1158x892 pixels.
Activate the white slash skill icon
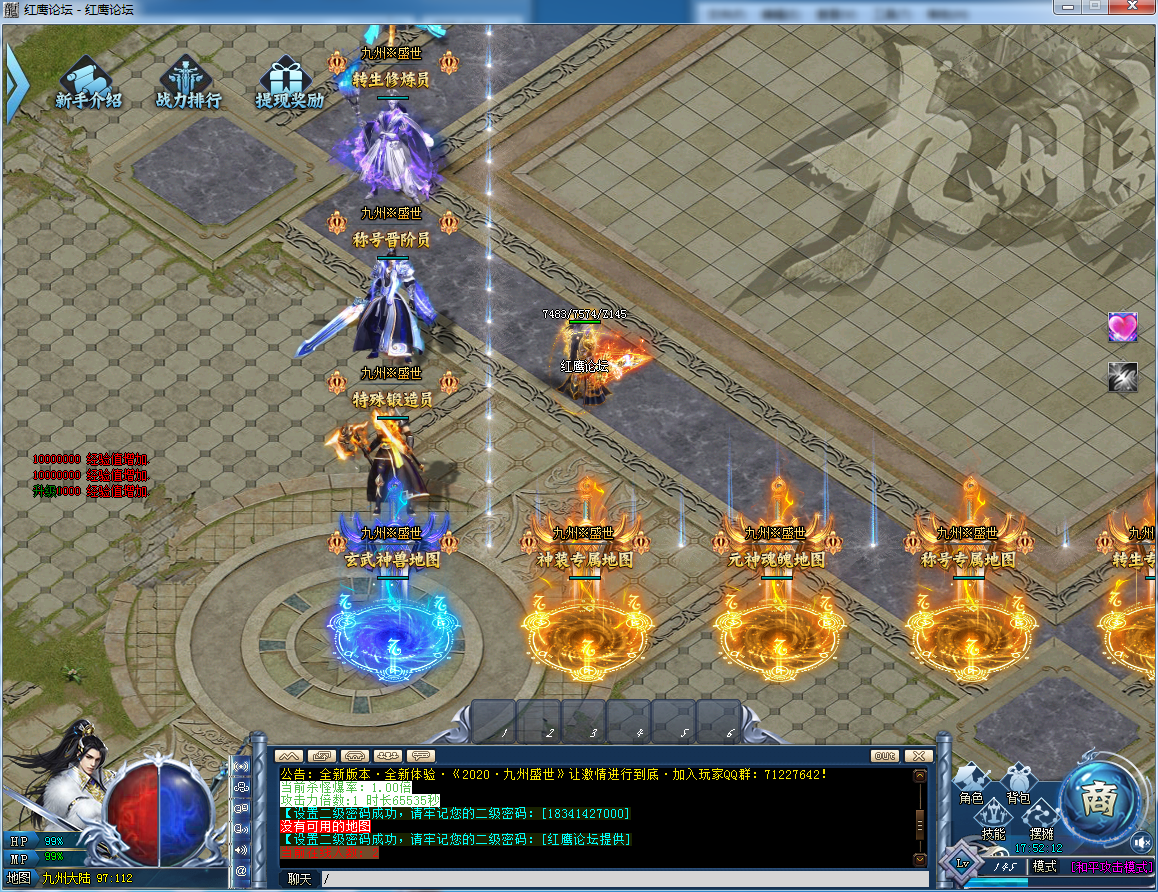1122,376
